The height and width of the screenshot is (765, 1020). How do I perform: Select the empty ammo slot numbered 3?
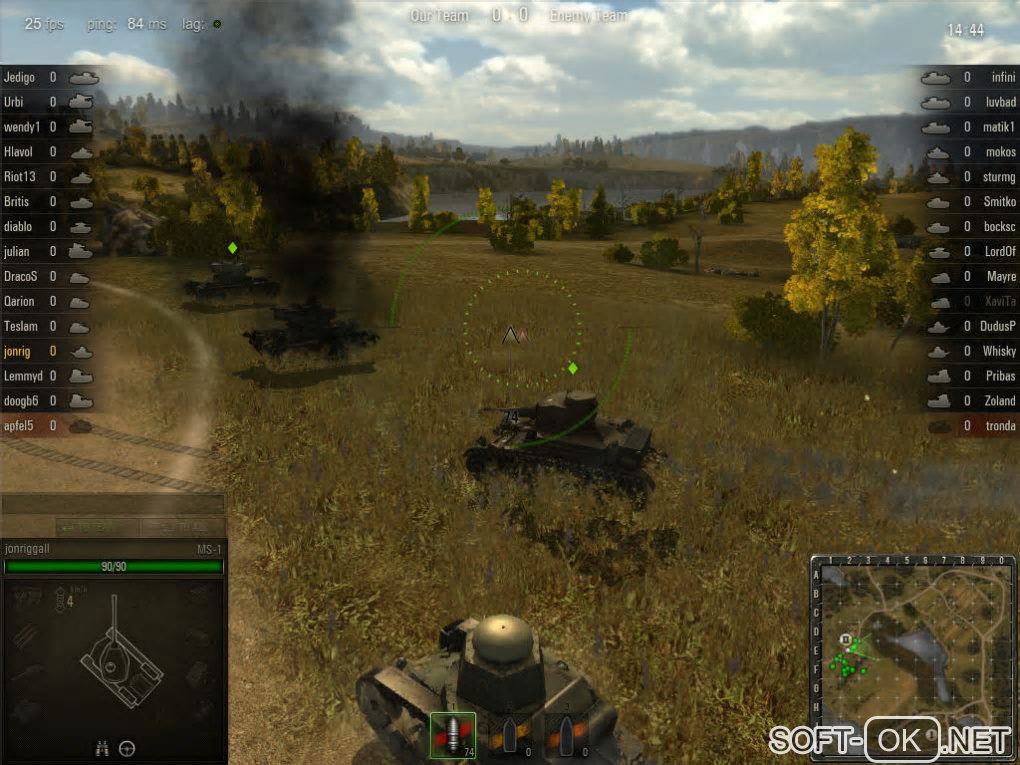566,734
